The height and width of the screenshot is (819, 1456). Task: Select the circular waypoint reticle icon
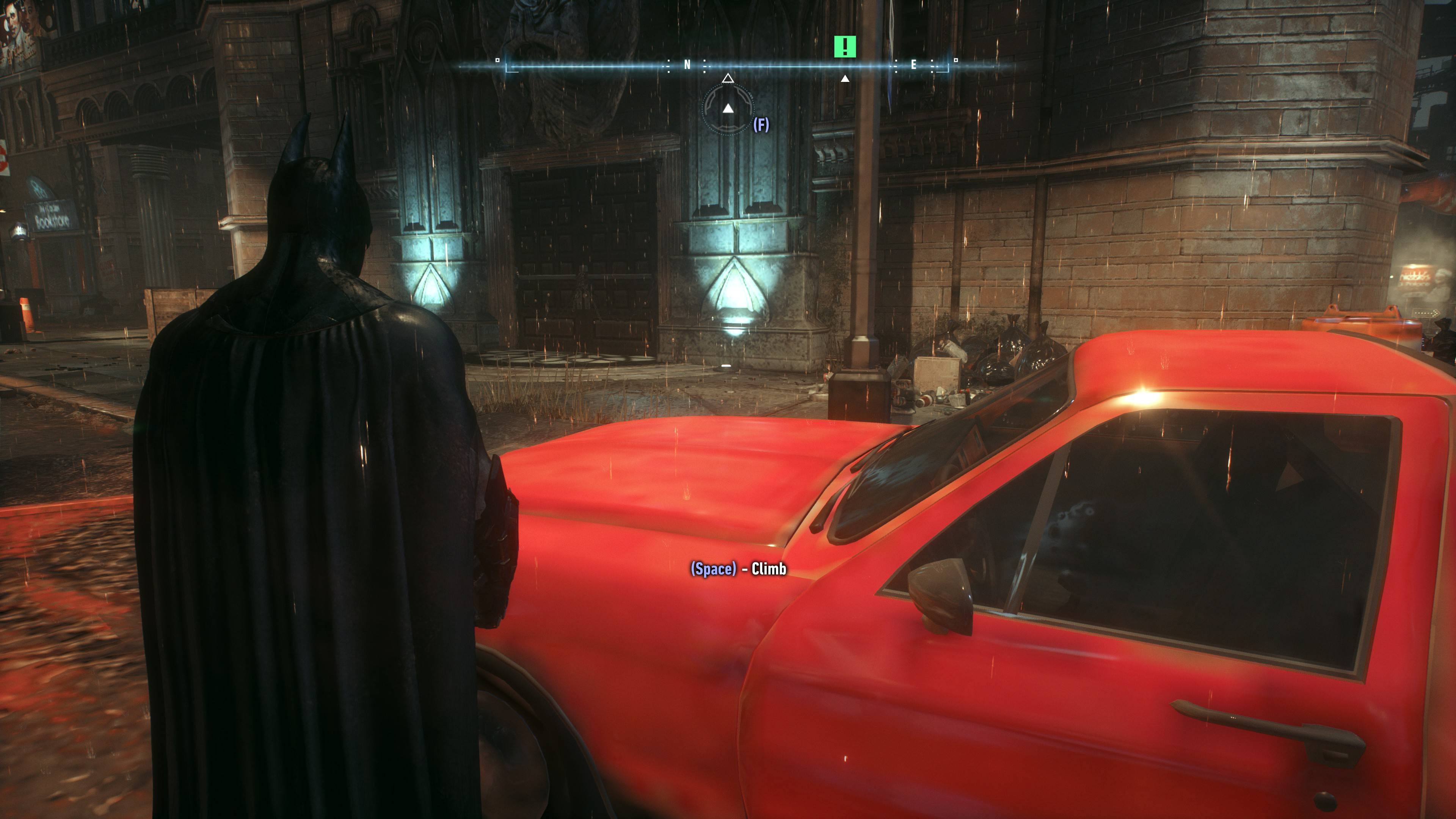point(728,108)
